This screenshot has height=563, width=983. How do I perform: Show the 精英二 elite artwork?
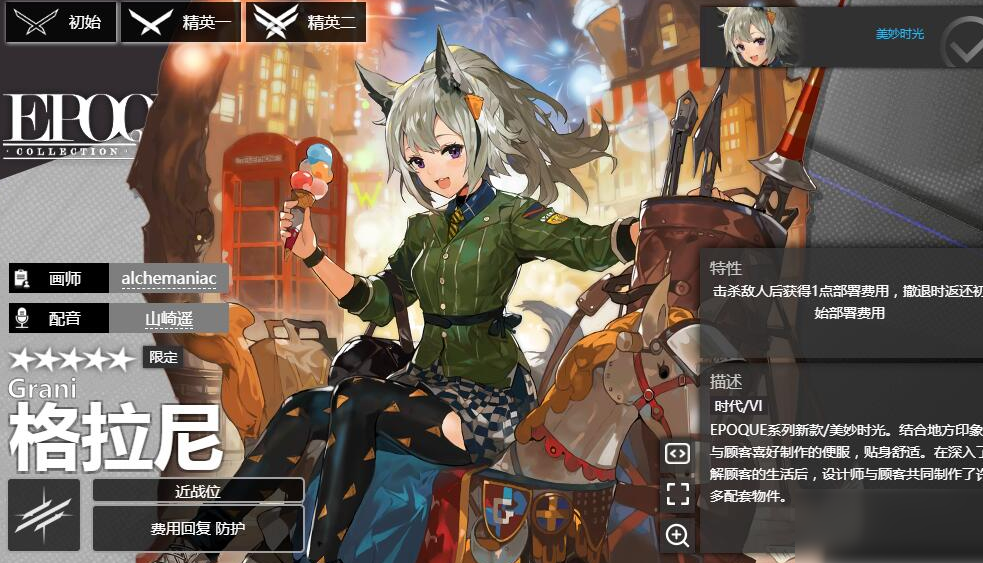[x=306, y=22]
